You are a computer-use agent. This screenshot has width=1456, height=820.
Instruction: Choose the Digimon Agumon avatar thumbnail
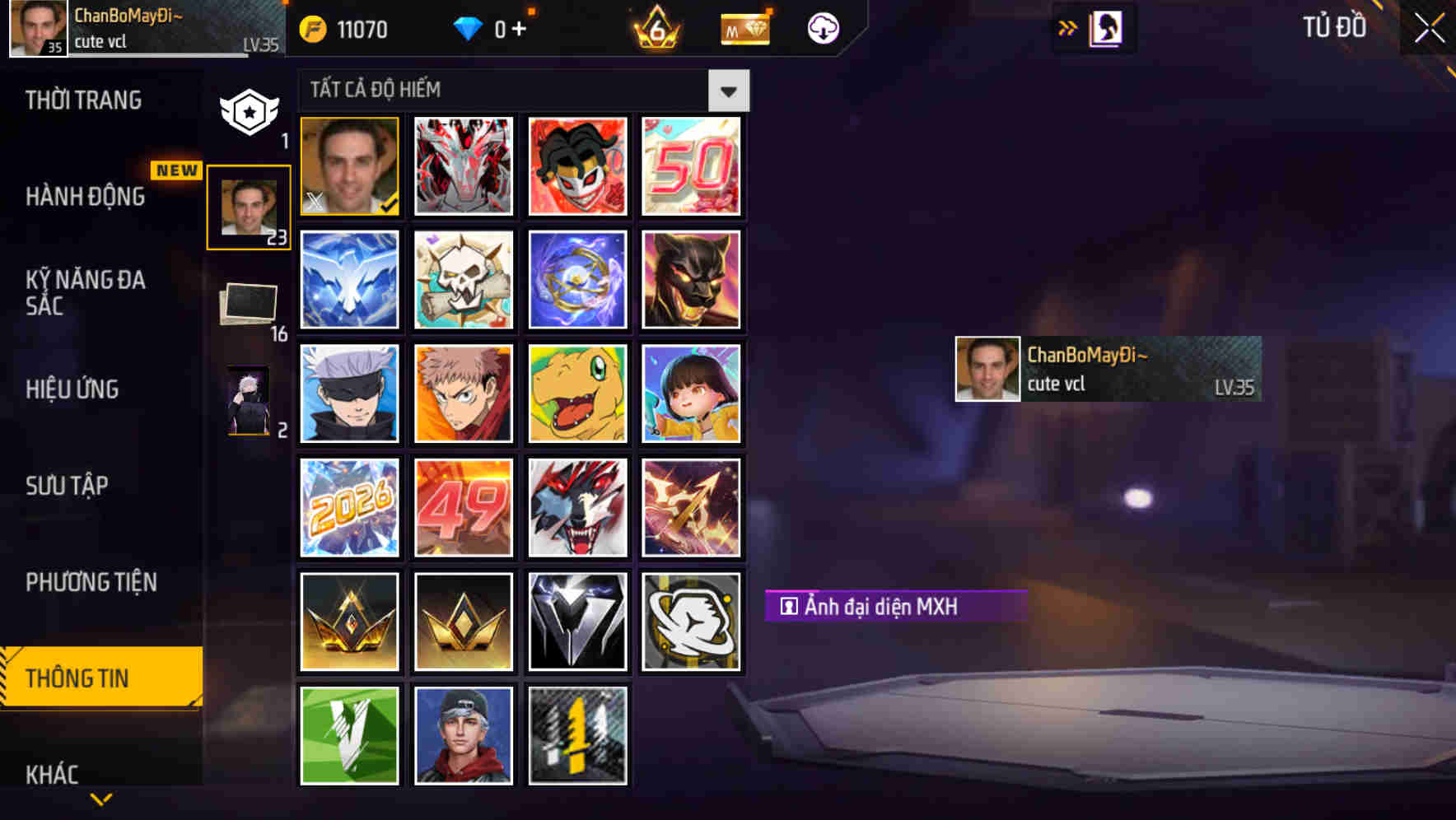tap(577, 394)
